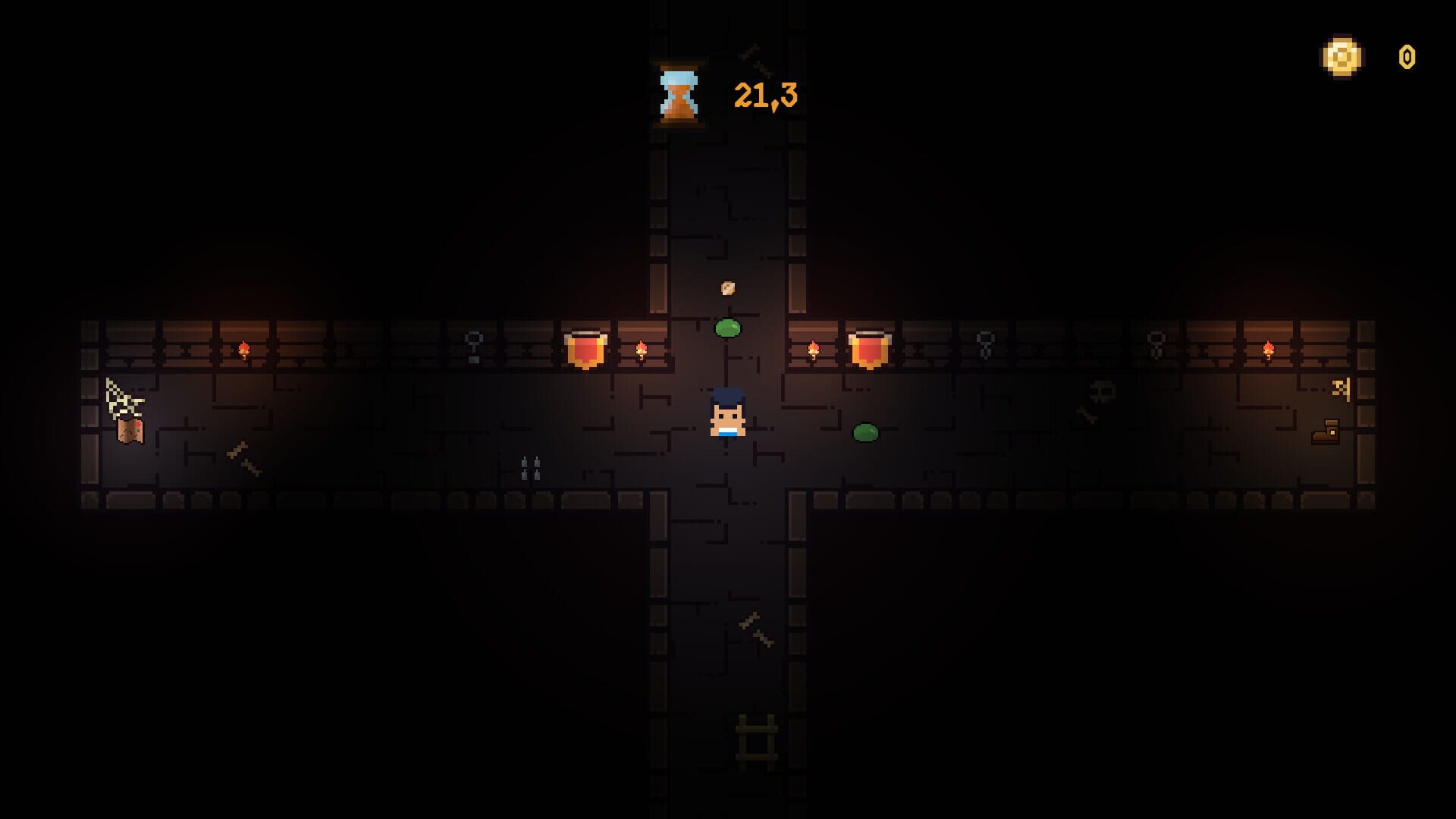Click the torch beside the left shield
The image size is (1456, 819).
click(641, 351)
